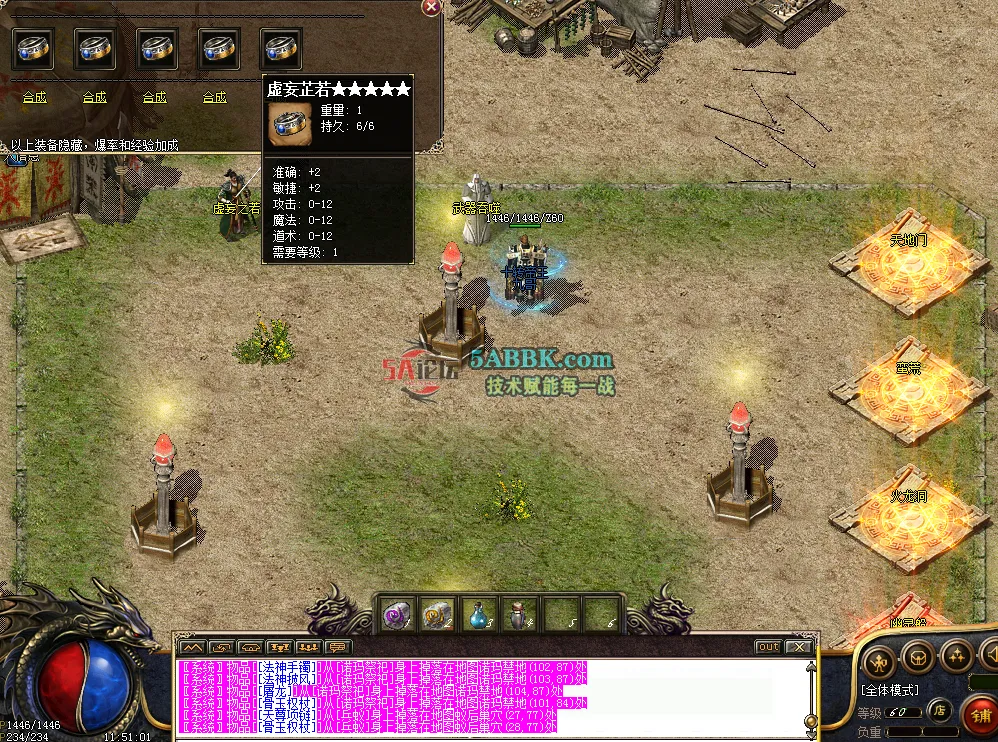Switch the attack mode labeled 全体模式
998x742 pixels.
click(889, 691)
